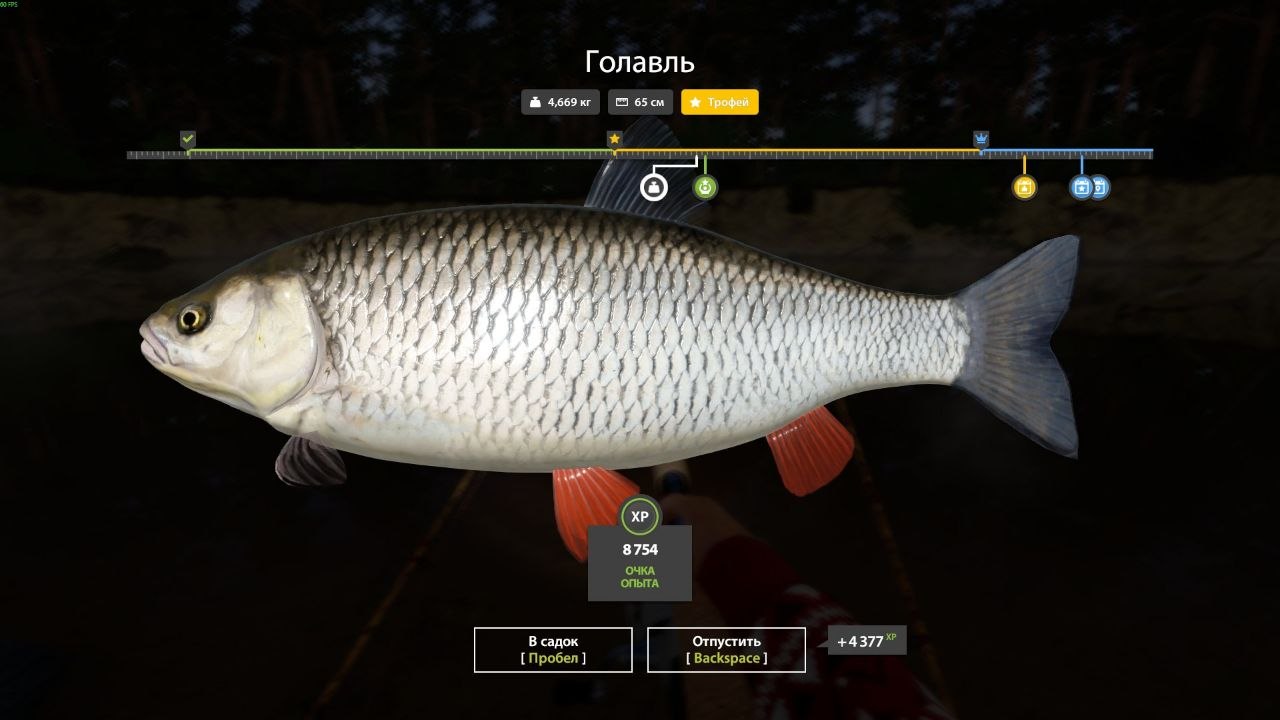Click the green checkmark scale marker
Image resolution: width=1280 pixels, height=720 pixels.
click(x=188, y=139)
